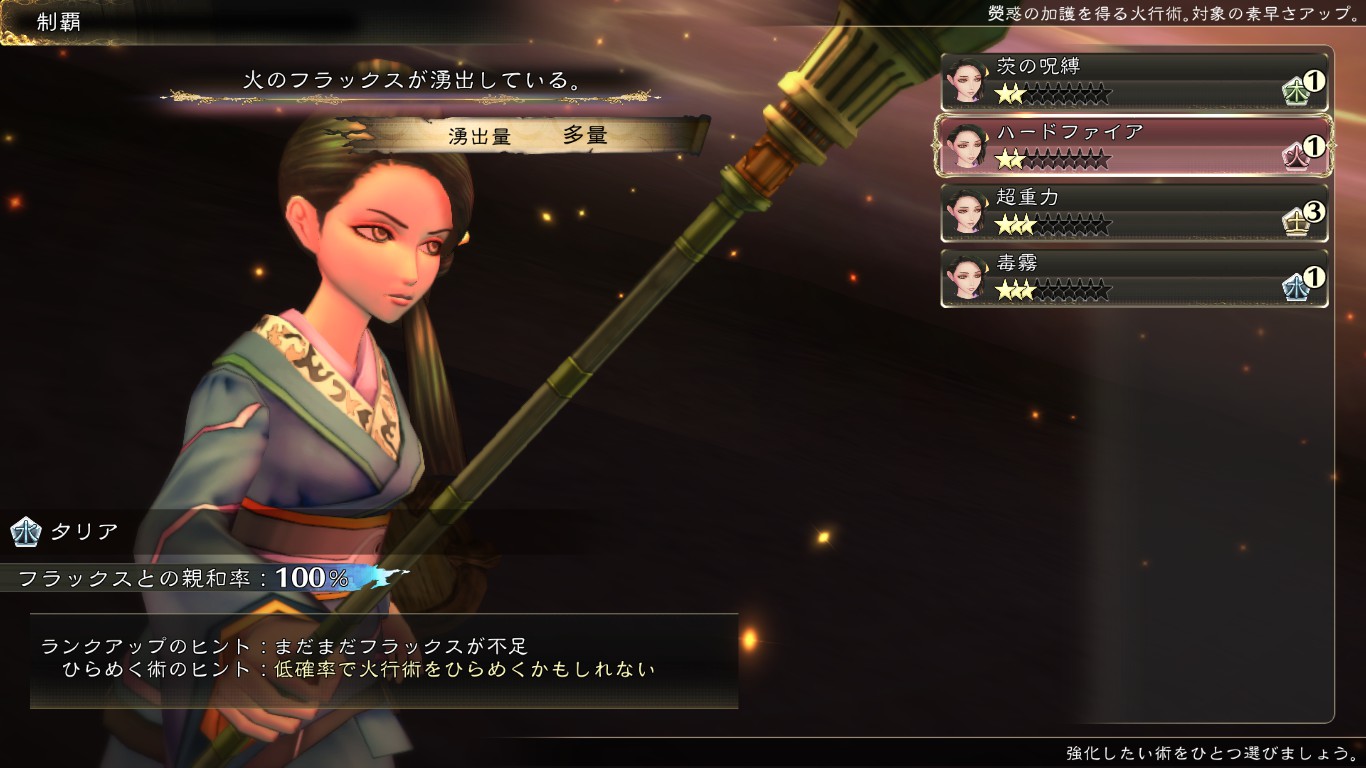Select the 茨の呪縛 spell row
This screenshot has width=1366, height=768.
[1134, 81]
